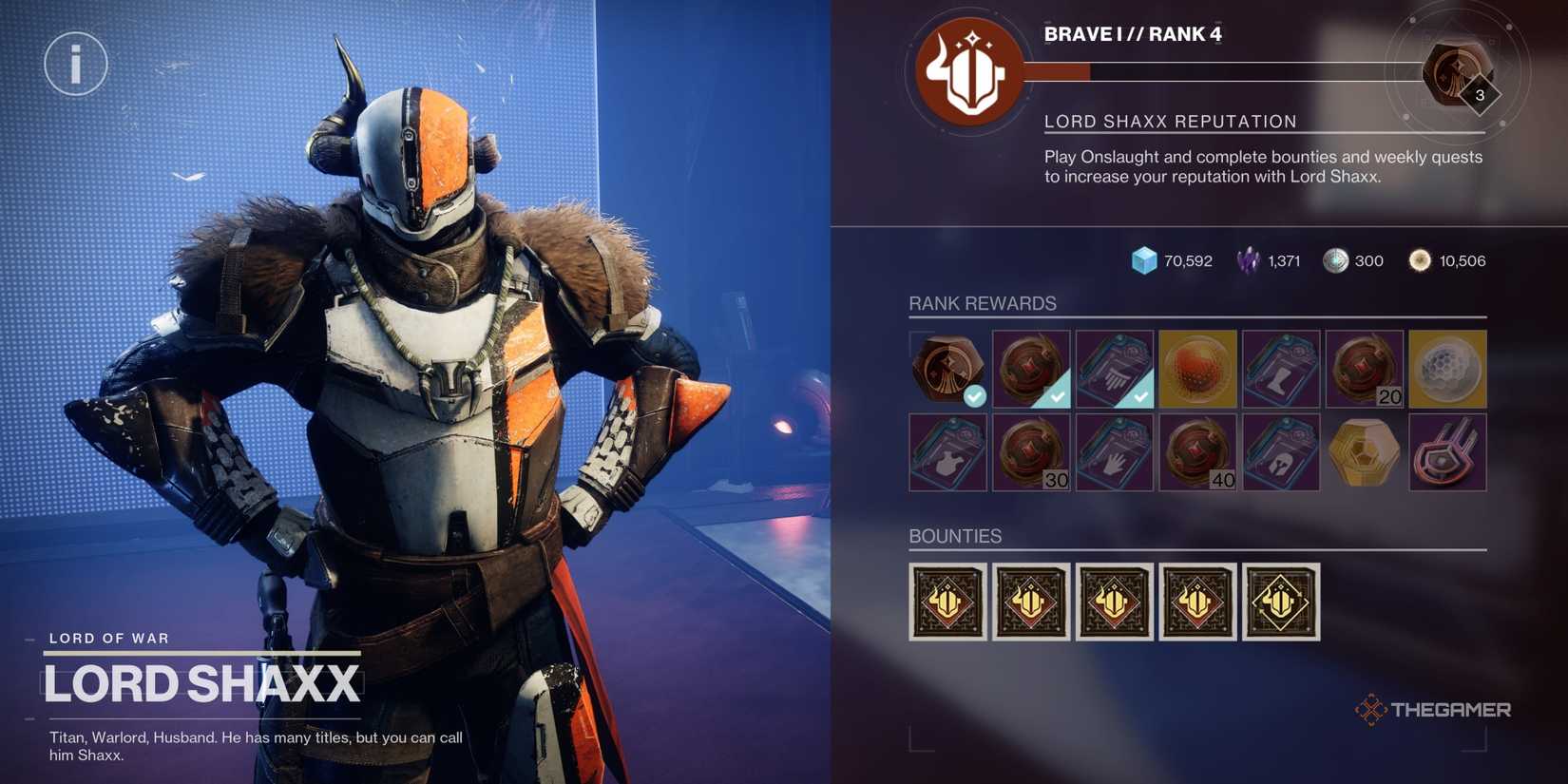Click the claimed reward with checkmark
This screenshot has height=784, width=1568.
coord(947,369)
